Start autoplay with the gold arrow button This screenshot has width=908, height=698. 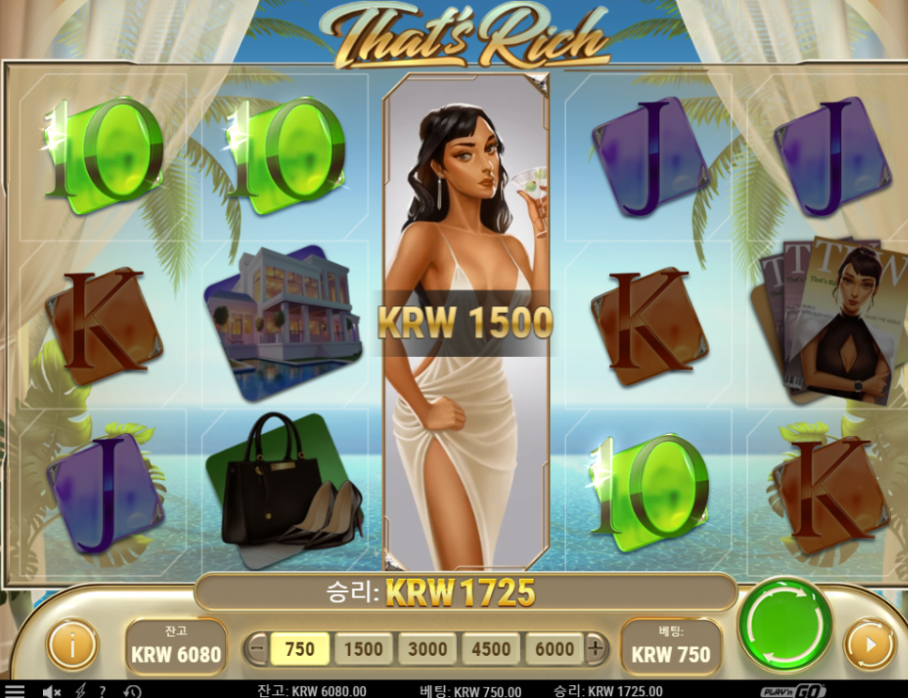click(x=869, y=645)
